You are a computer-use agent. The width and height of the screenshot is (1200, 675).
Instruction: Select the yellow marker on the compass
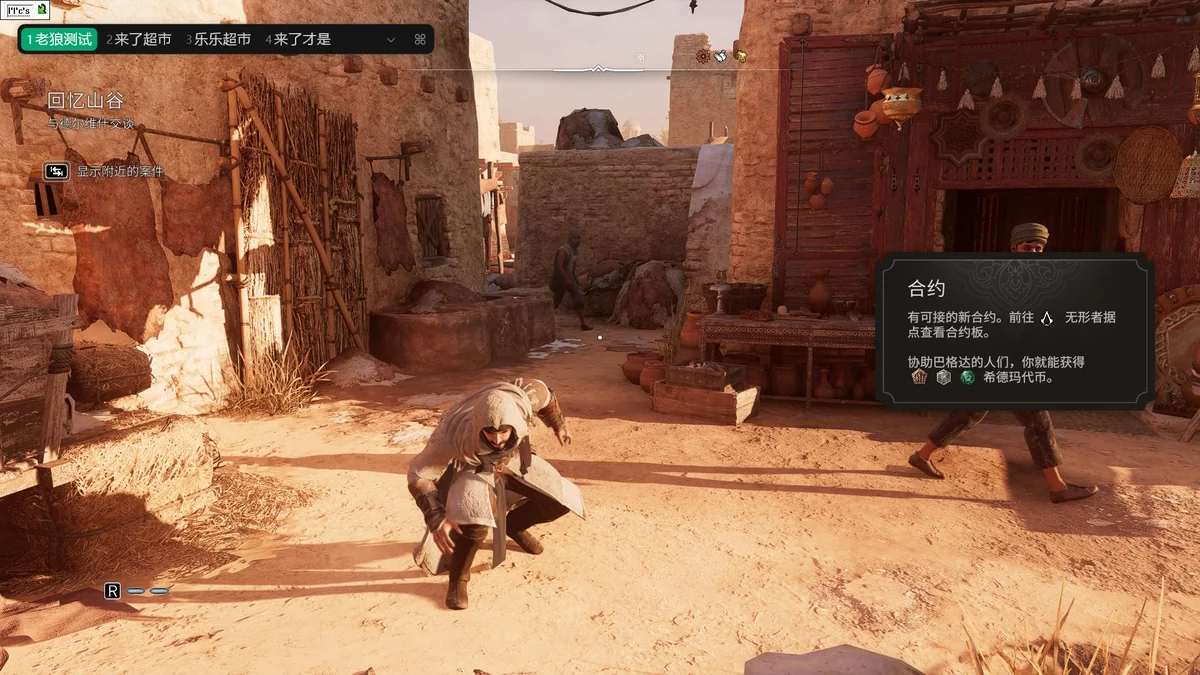pos(740,56)
